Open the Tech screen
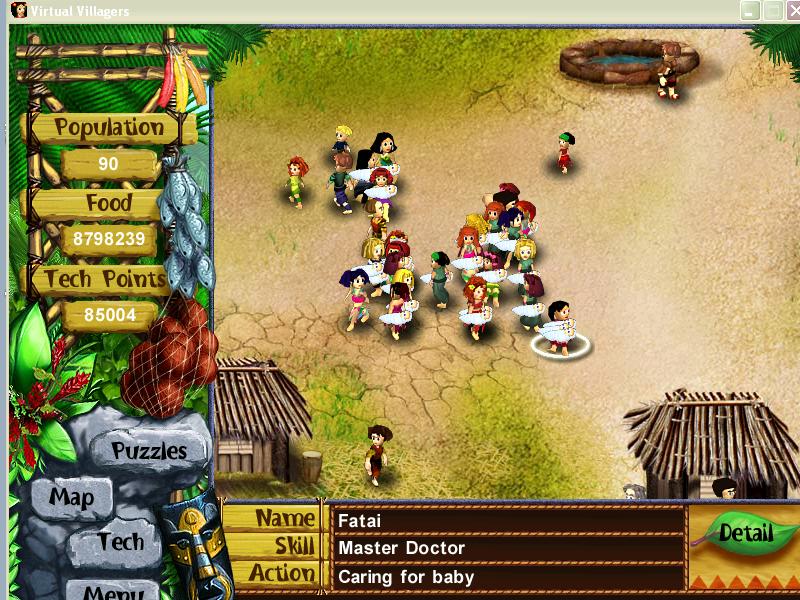 [x=121, y=542]
